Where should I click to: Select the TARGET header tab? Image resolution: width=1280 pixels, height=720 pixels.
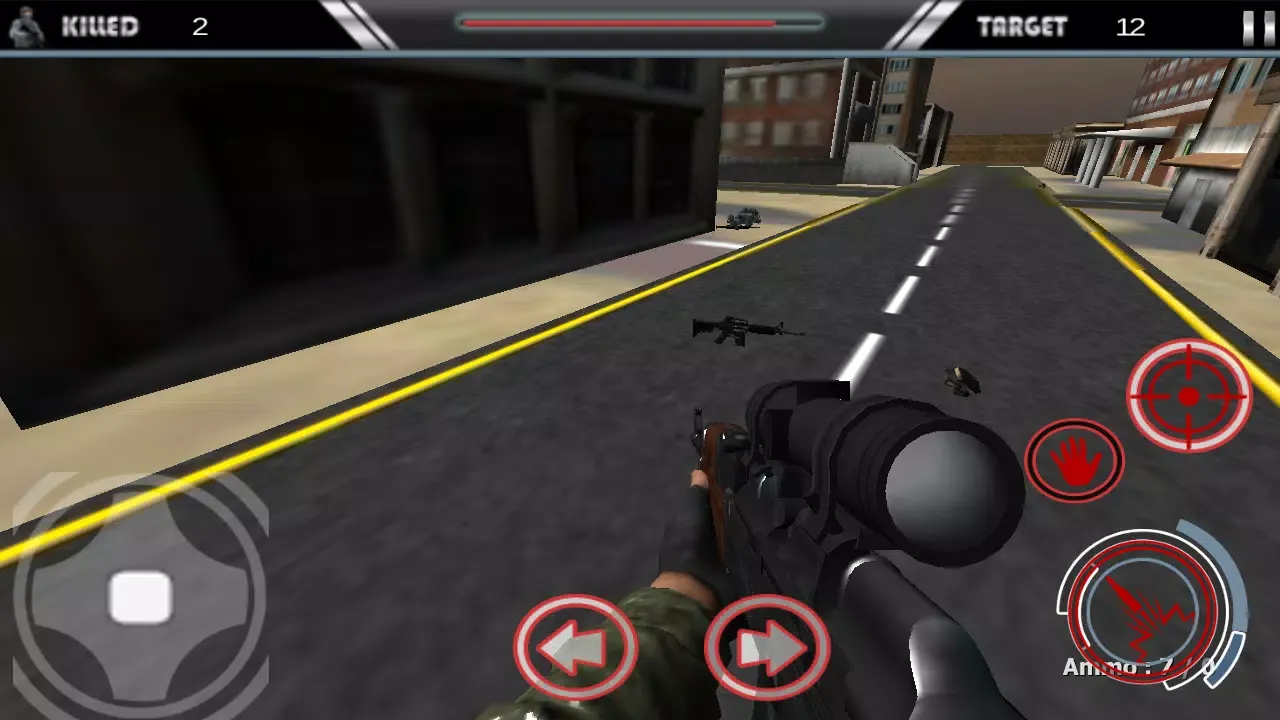click(1023, 27)
